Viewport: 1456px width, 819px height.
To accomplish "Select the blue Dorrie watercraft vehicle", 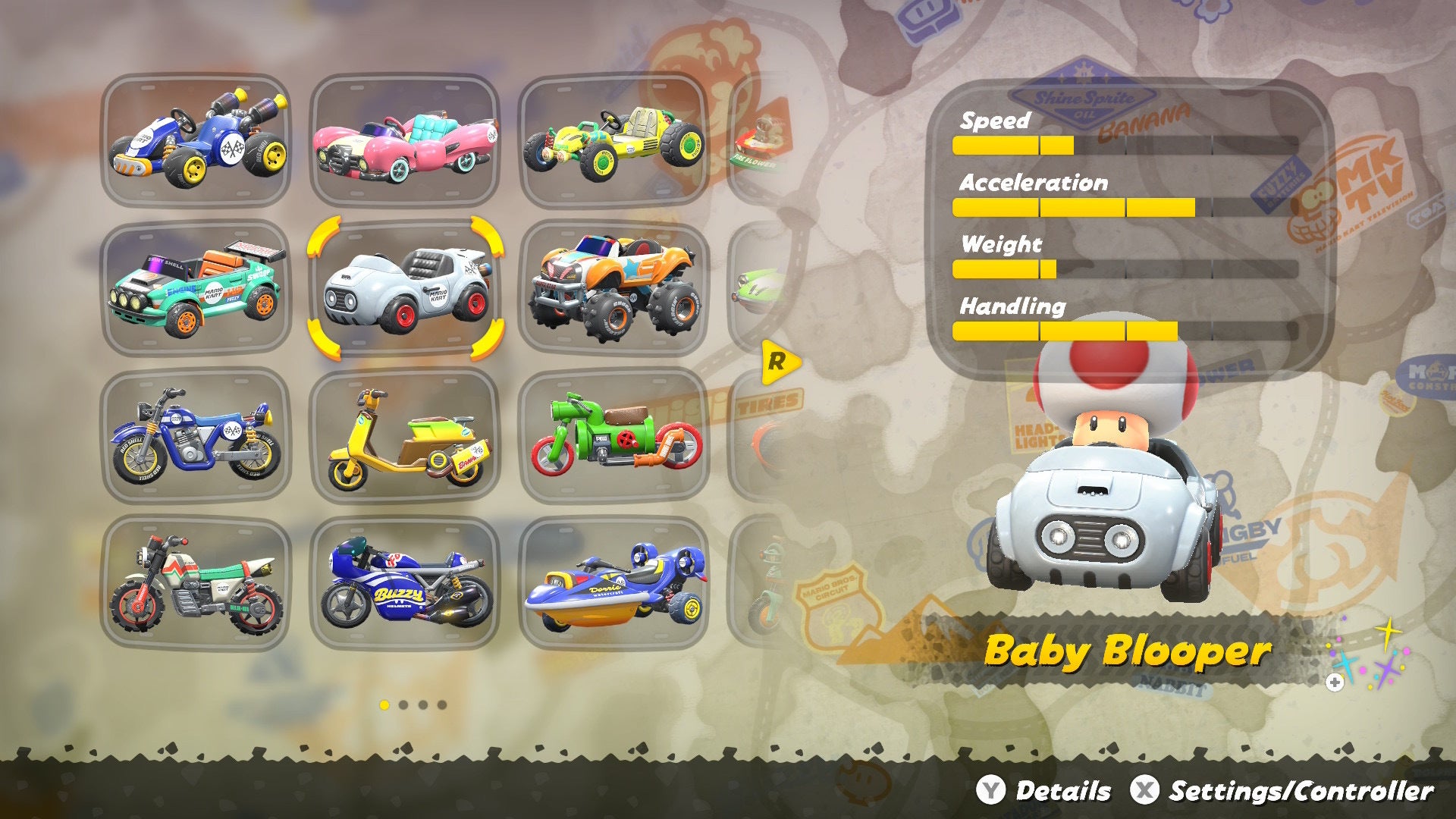I will pos(613,584).
